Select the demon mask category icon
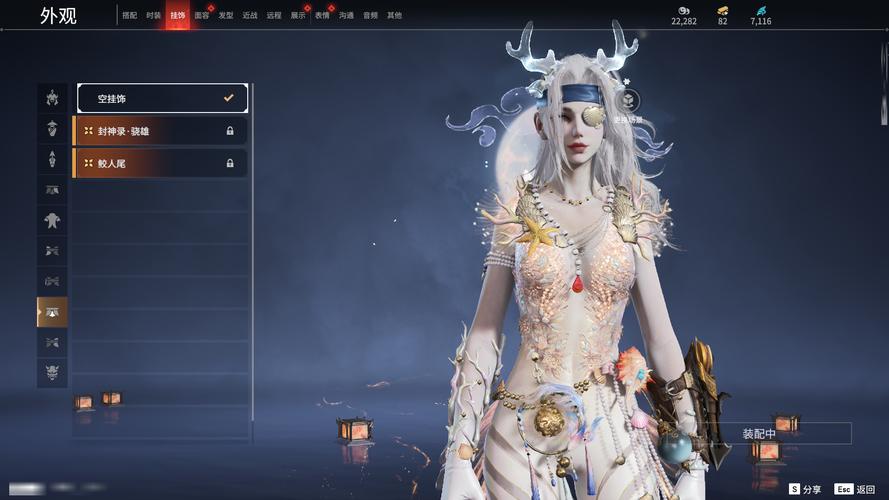This screenshot has height=500, width=889. click(52, 373)
